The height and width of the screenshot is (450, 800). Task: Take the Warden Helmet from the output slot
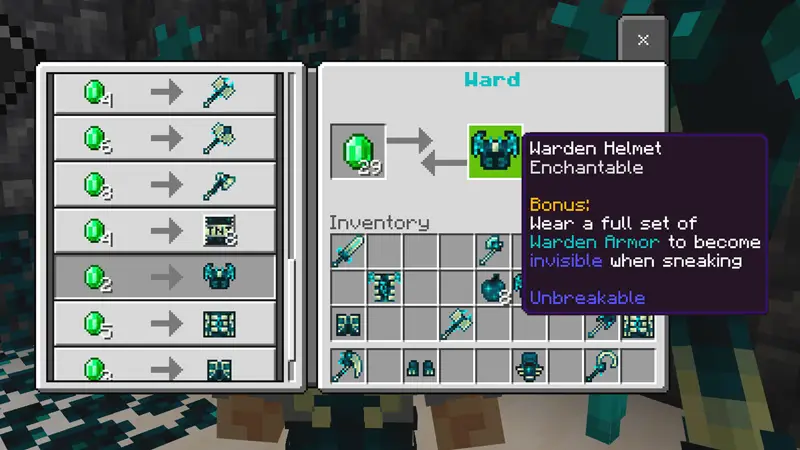tap(495, 151)
